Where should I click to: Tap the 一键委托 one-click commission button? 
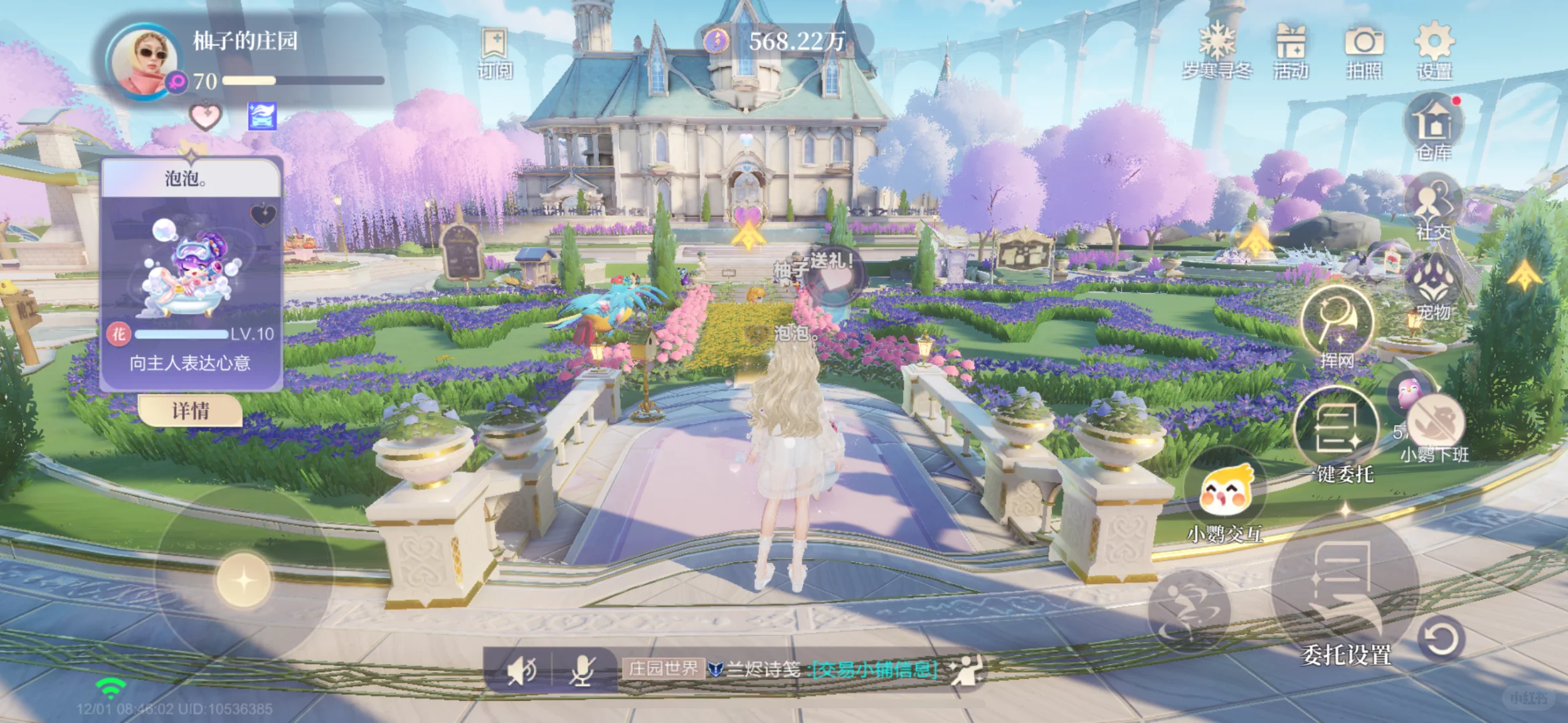click(1337, 435)
